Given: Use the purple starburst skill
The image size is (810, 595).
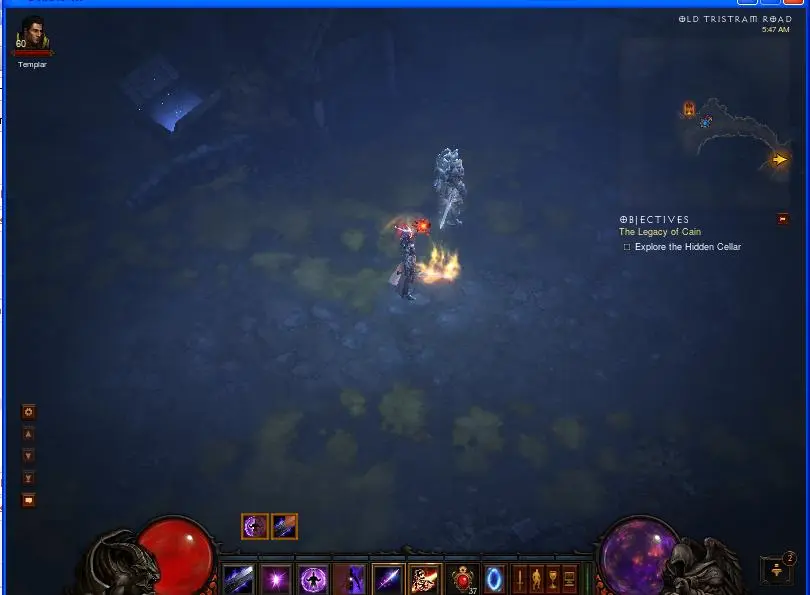Looking at the screenshot, I should click(x=275, y=578).
